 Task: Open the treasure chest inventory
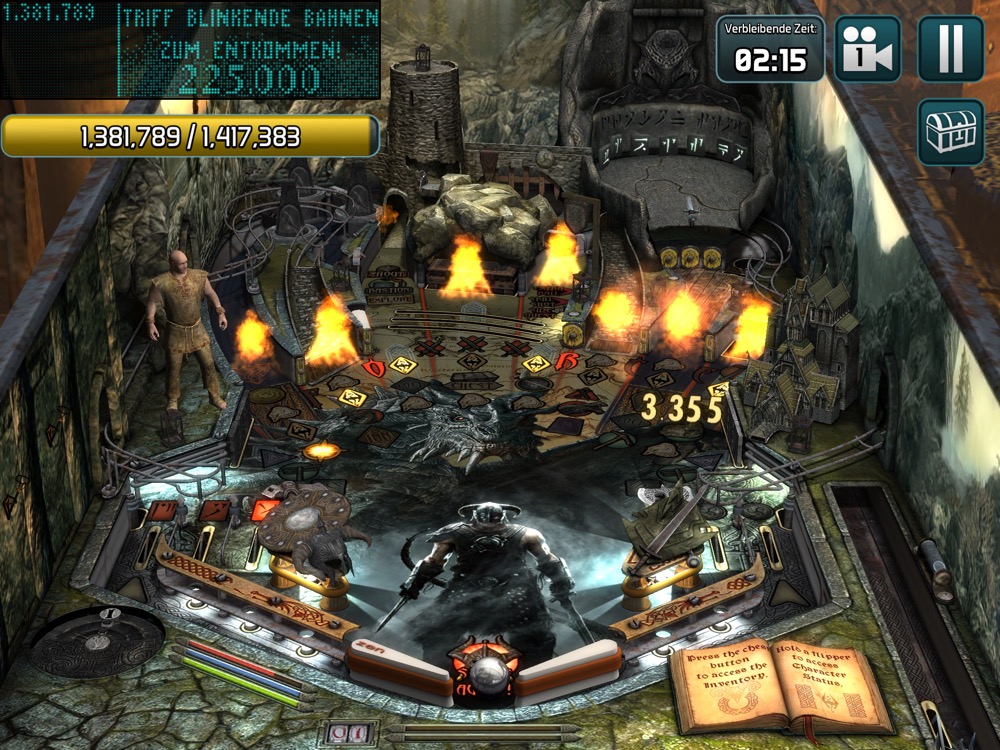tap(950, 132)
